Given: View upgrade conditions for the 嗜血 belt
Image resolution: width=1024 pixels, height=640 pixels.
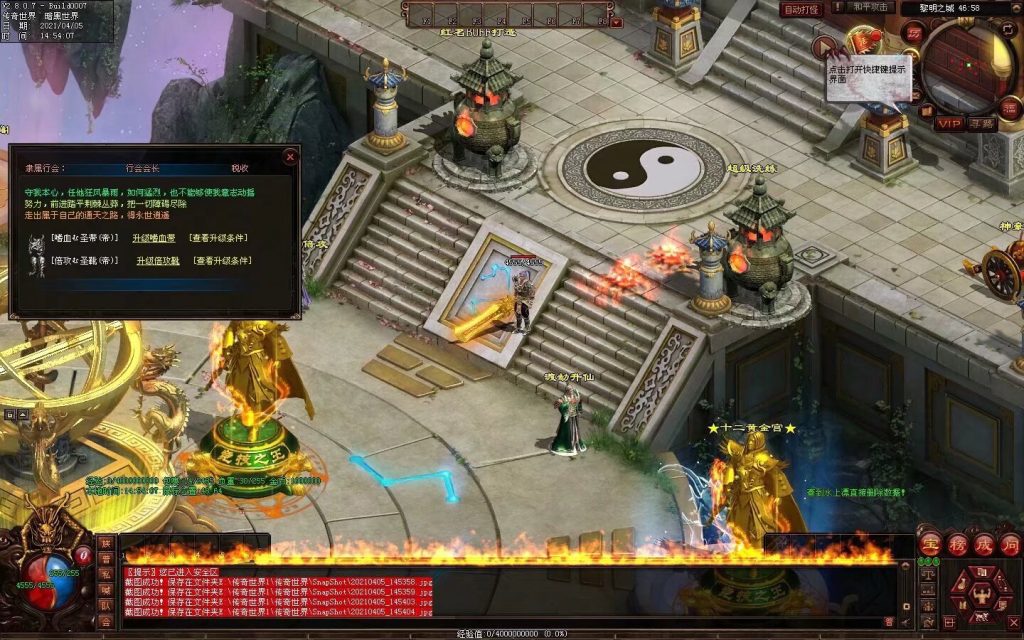Looking at the screenshot, I should point(219,238).
